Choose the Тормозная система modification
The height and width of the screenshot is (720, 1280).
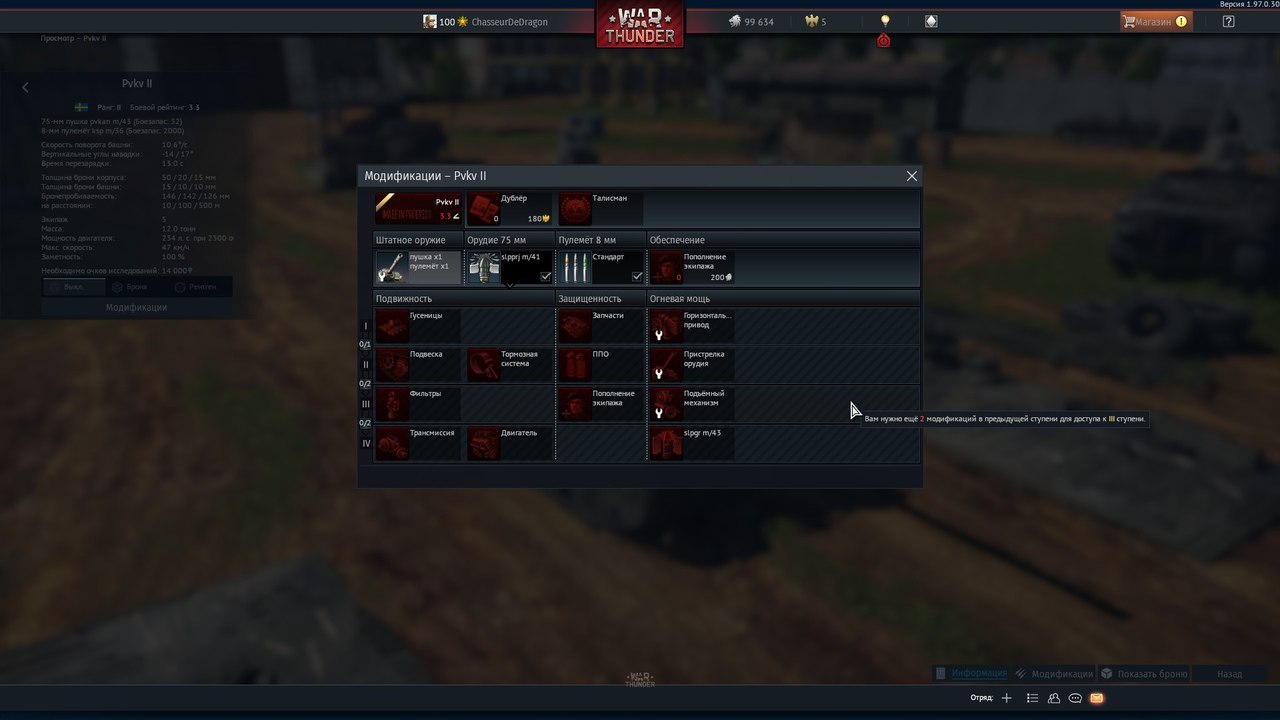point(509,365)
